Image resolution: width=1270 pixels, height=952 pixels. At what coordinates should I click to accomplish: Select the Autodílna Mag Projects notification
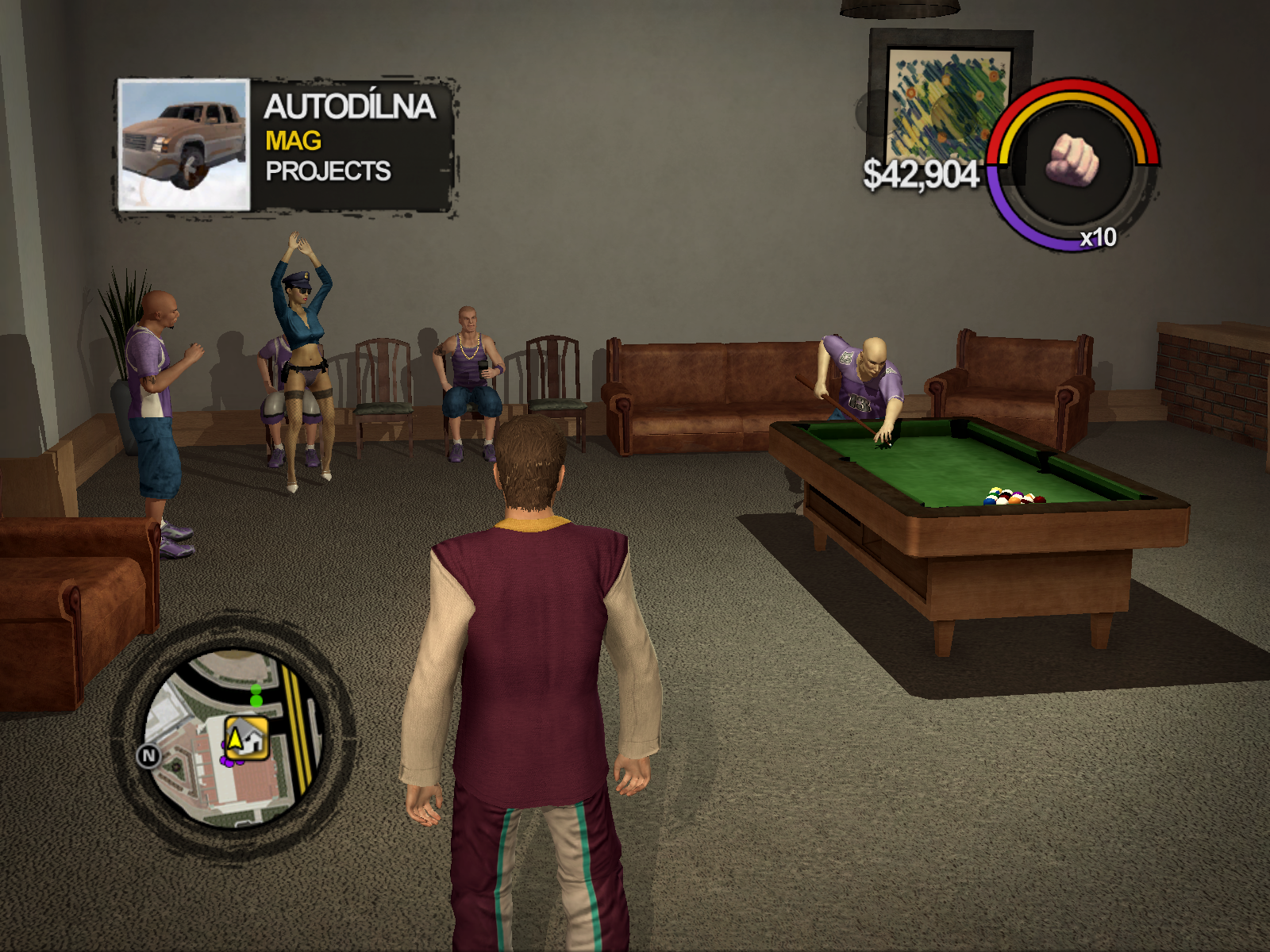[x=351, y=140]
